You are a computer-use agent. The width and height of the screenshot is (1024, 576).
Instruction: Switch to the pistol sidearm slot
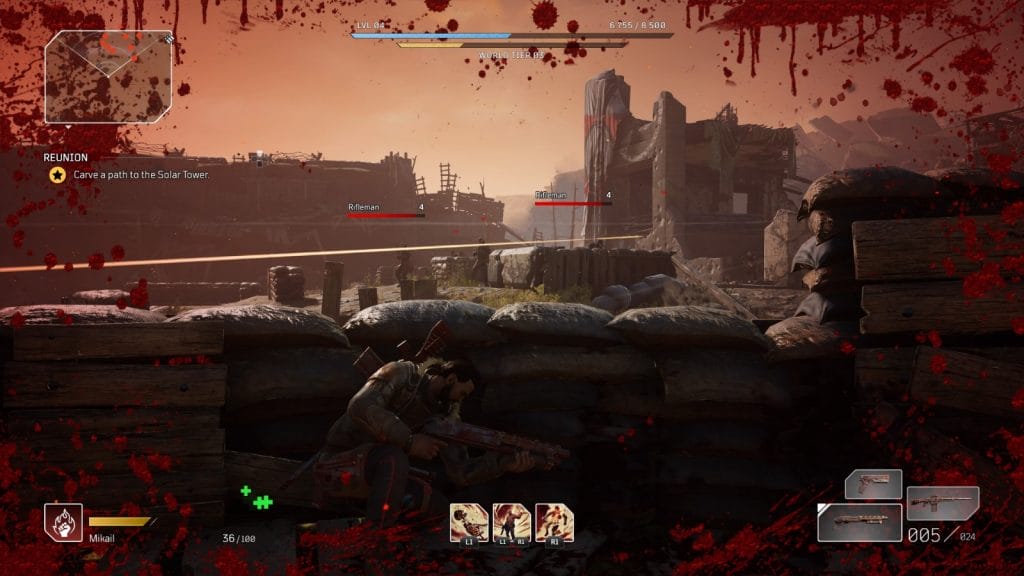click(873, 485)
